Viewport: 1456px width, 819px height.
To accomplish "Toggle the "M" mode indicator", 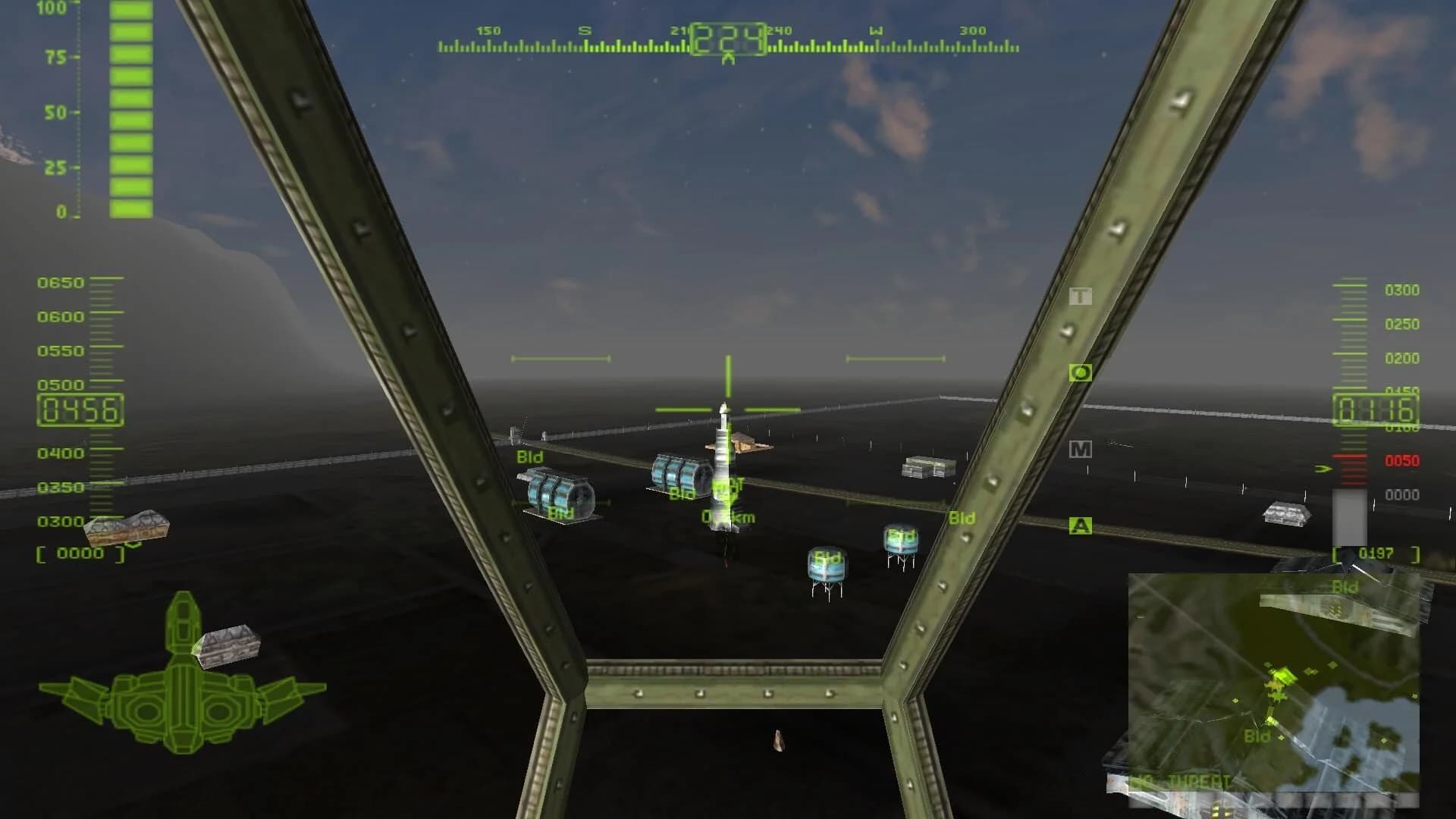I will click(1080, 449).
